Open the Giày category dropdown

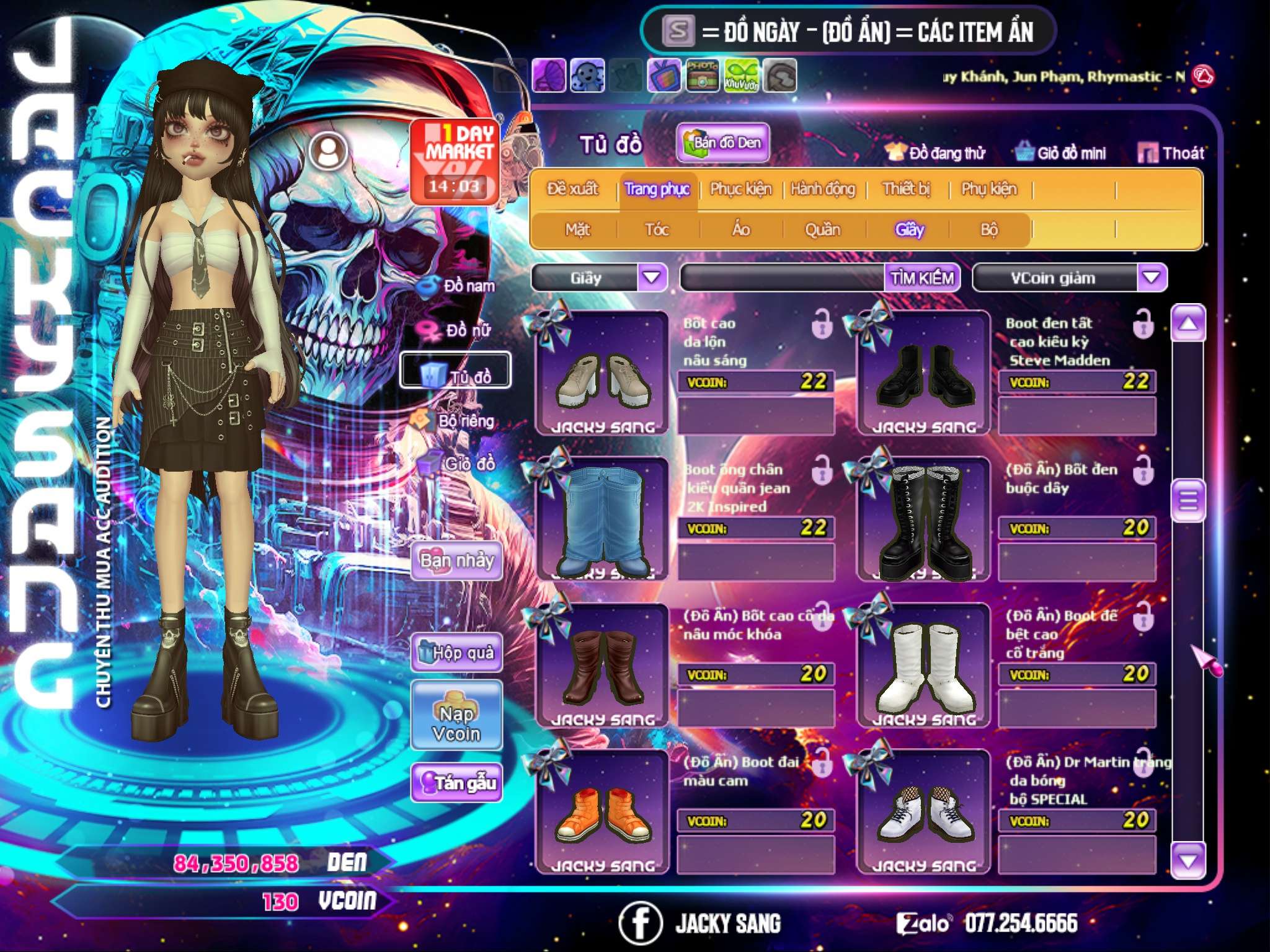652,278
